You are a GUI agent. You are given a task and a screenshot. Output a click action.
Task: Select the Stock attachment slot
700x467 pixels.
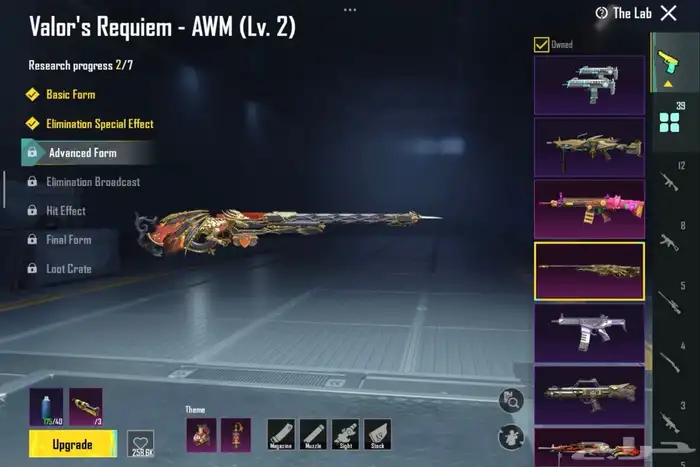[x=377, y=434]
